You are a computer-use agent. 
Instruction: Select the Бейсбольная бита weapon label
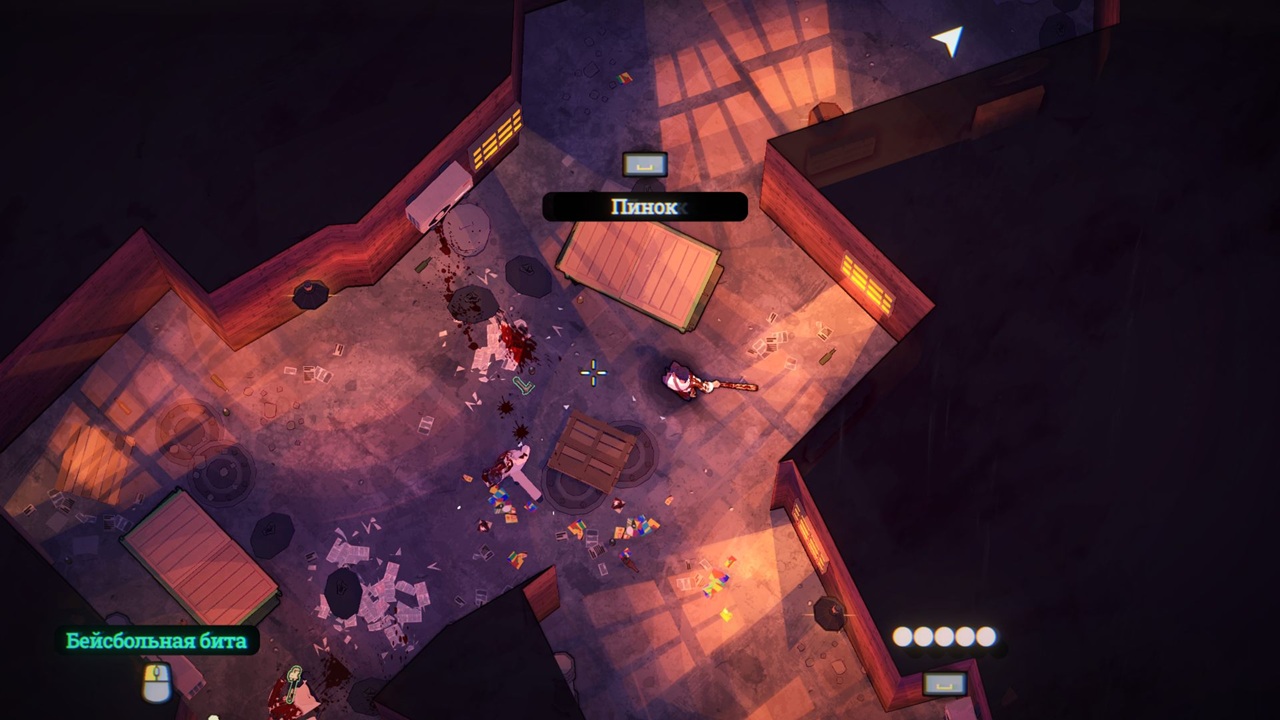point(156,641)
